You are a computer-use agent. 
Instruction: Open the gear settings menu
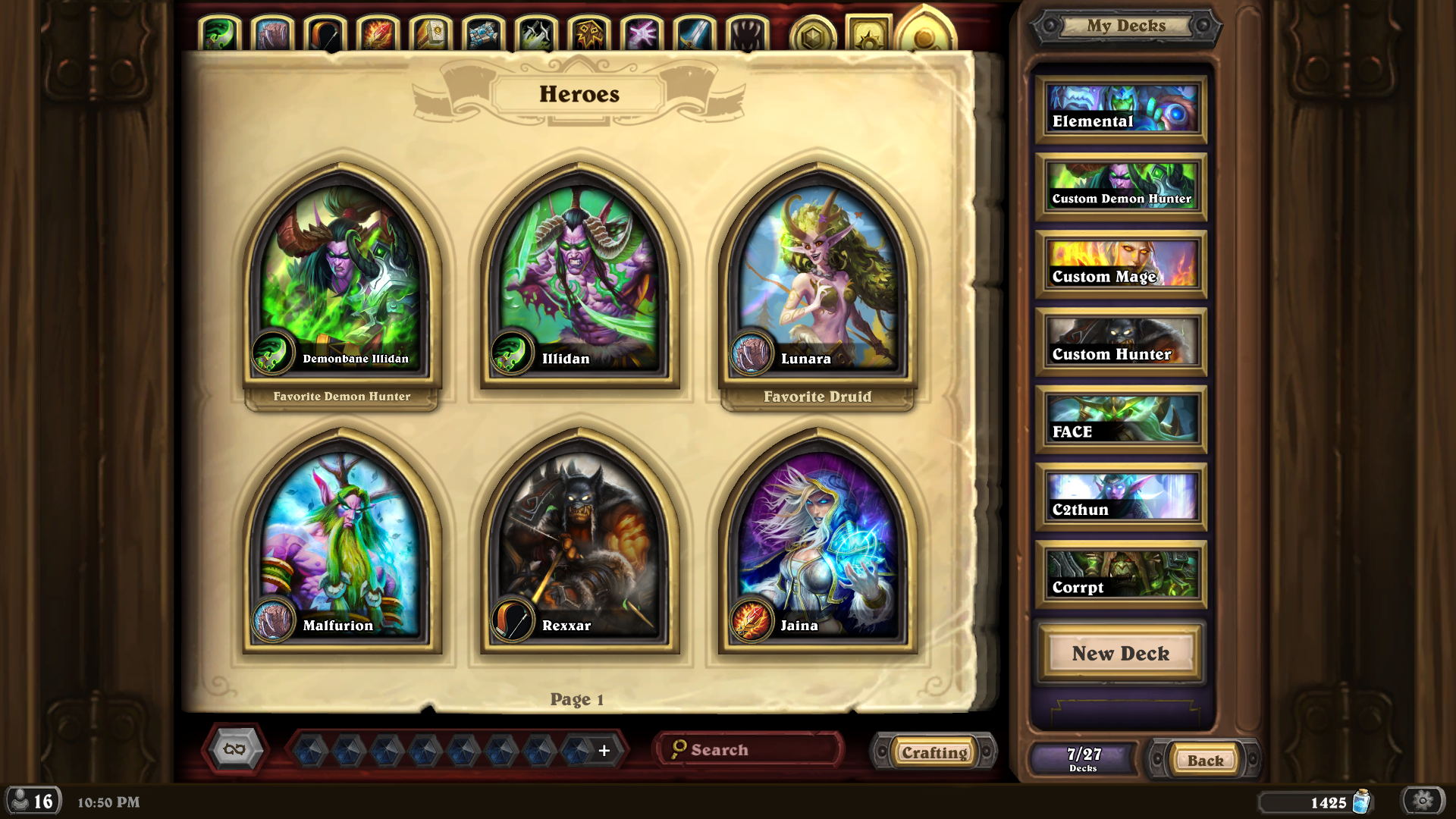(1423, 801)
